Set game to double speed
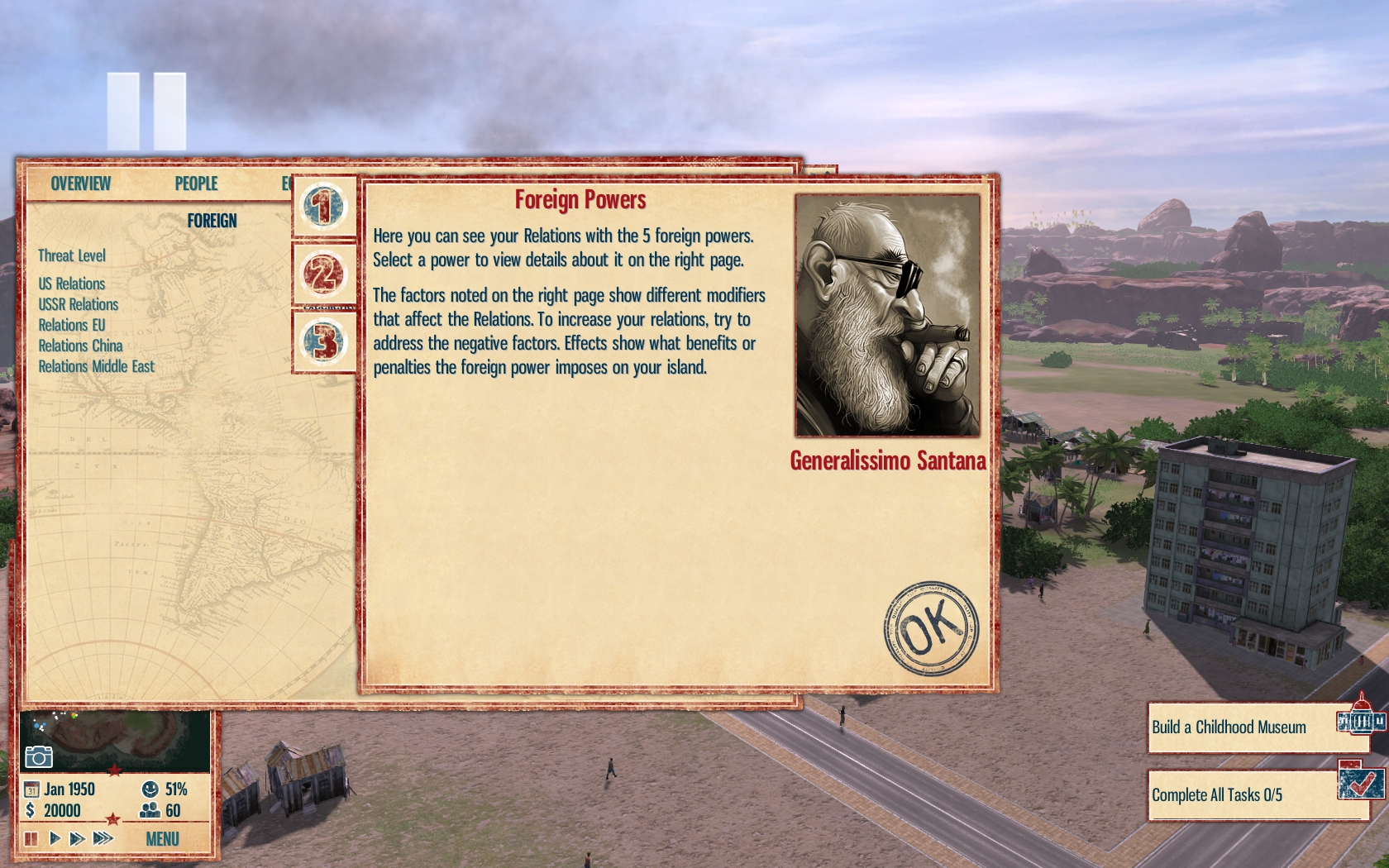The width and height of the screenshot is (1389, 868). pos(77,839)
